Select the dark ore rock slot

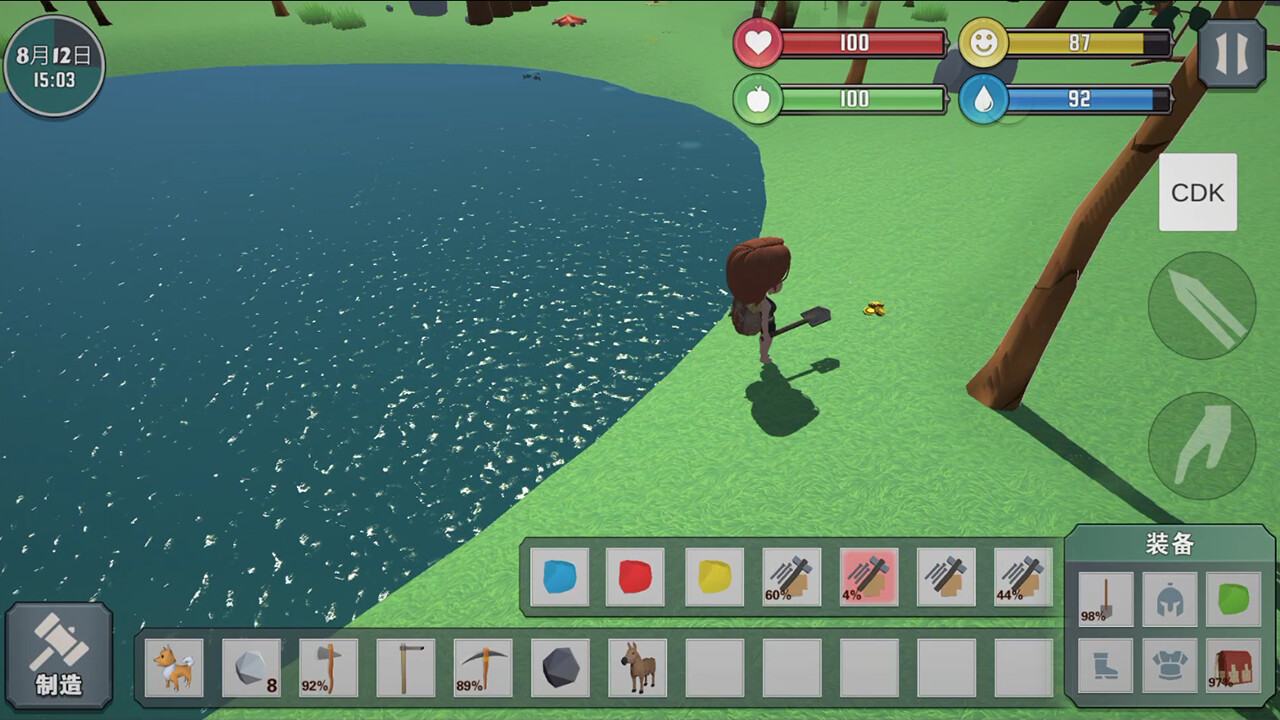click(x=560, y=667)
